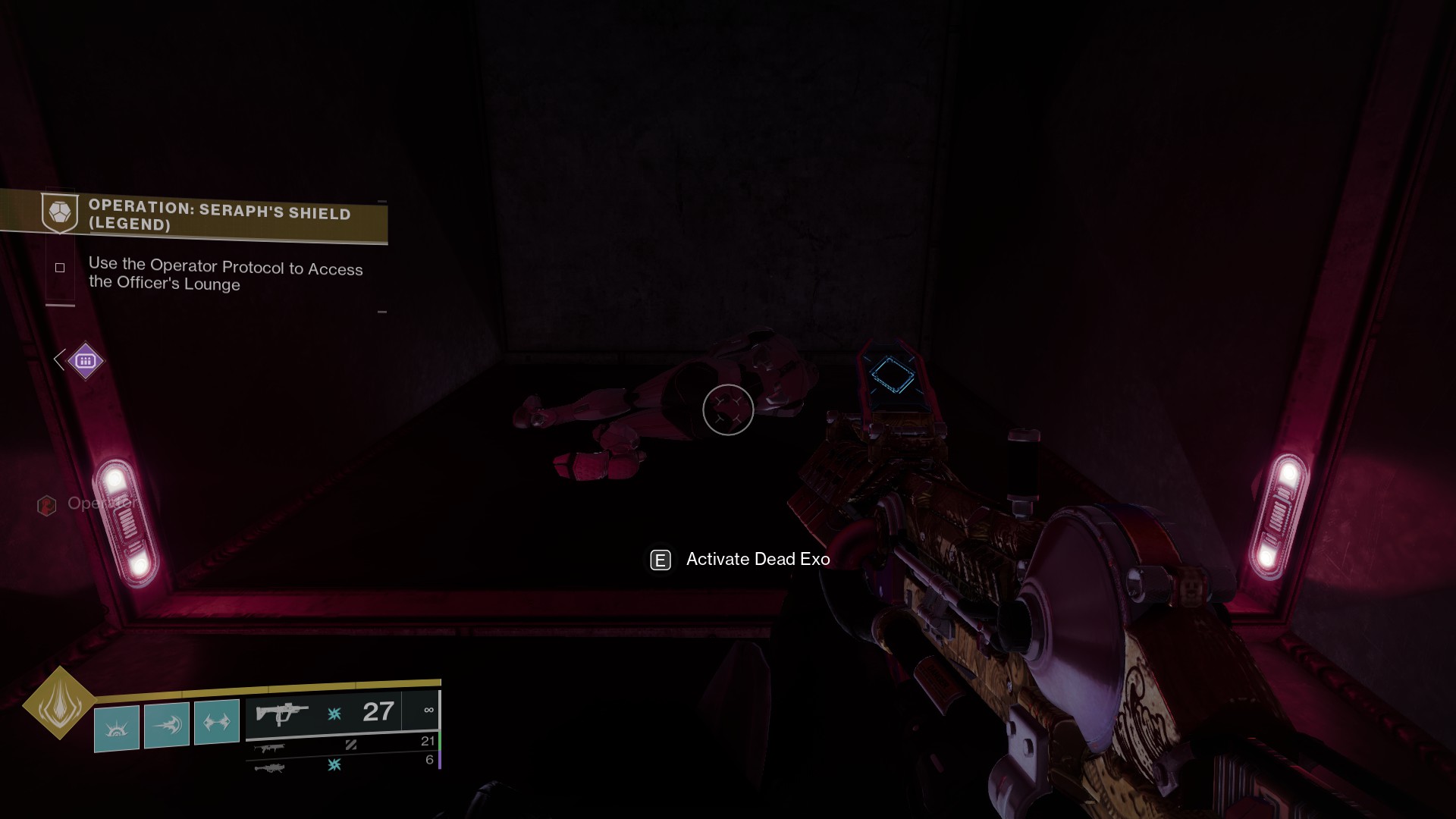Click the ammo counter showing 27
The image size is (1456, 819).
[377, 711]
